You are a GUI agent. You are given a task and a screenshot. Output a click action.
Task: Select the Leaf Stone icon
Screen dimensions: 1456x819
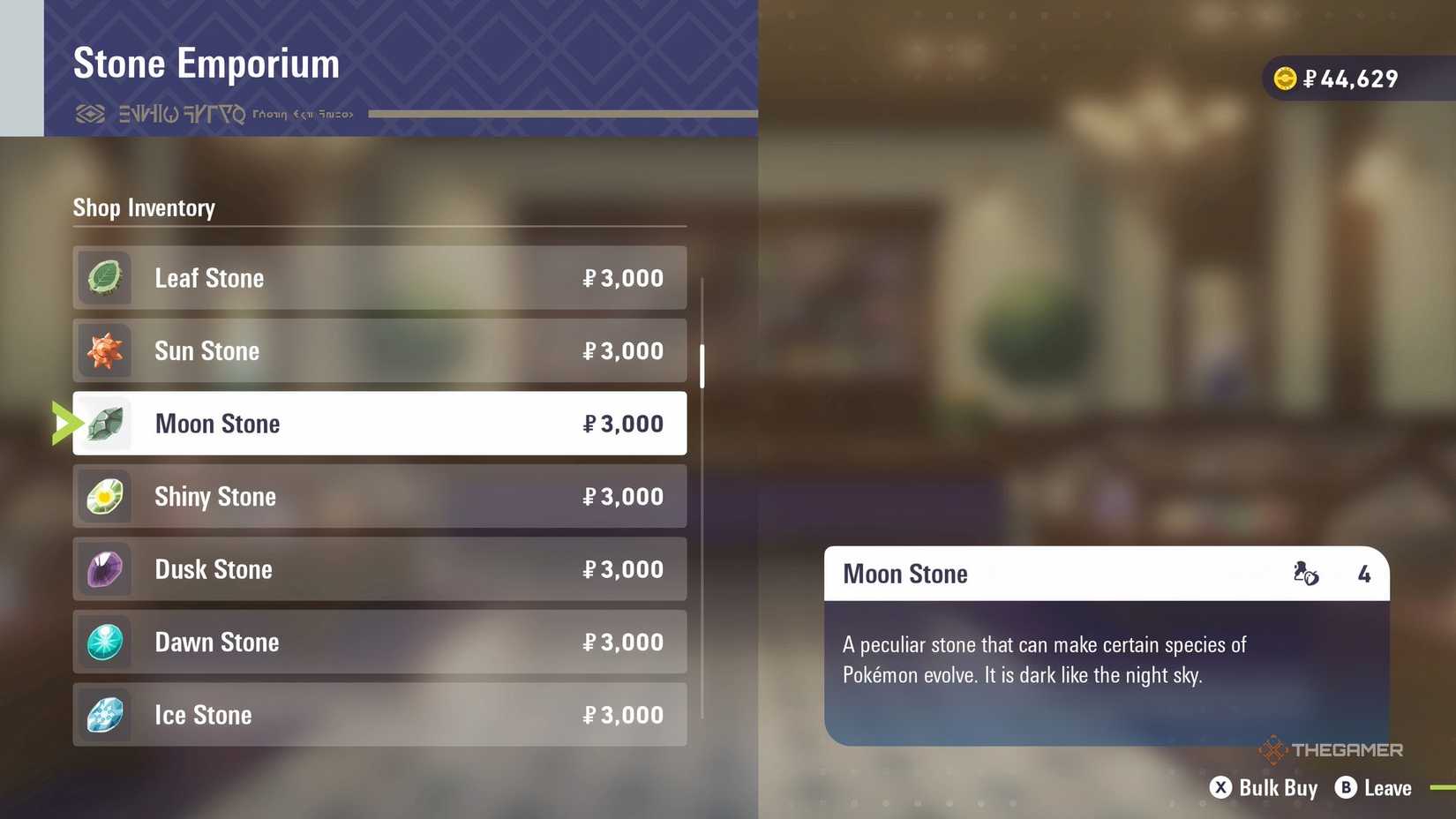pos(104,277)
